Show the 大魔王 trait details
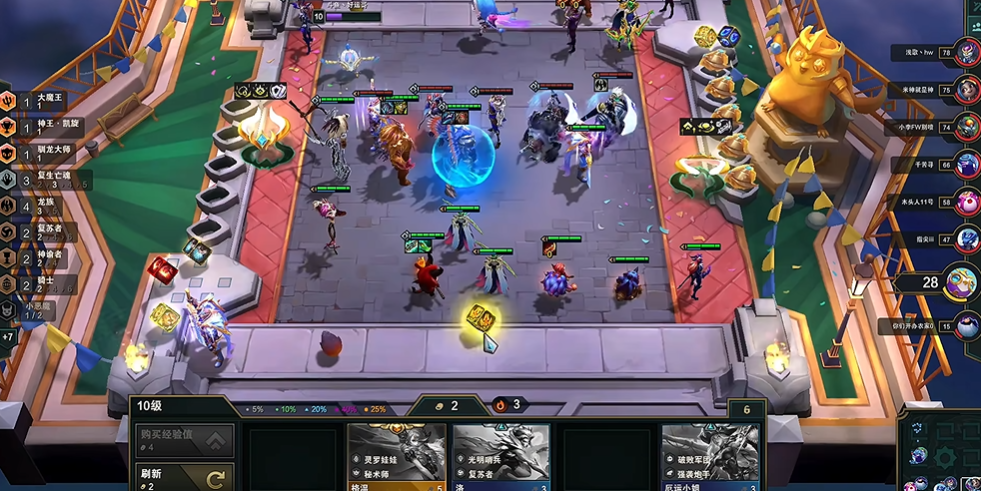Image resolution: width=981 pixels, height=491 pixels. [38, 101]
